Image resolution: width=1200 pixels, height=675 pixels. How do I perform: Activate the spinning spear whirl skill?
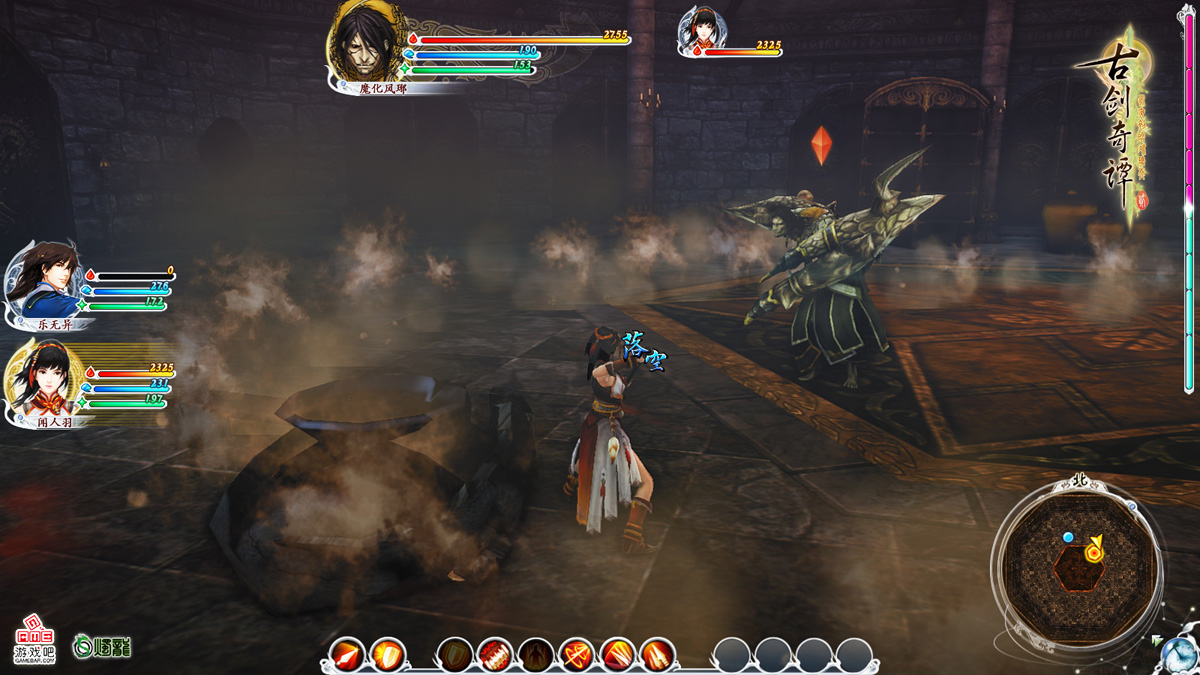576,656
